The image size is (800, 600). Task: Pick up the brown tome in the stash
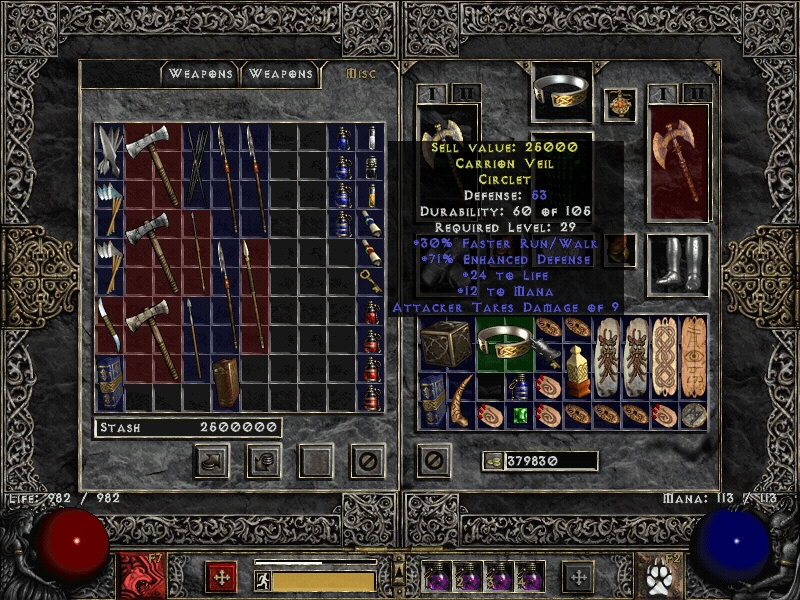pos(226,381)
